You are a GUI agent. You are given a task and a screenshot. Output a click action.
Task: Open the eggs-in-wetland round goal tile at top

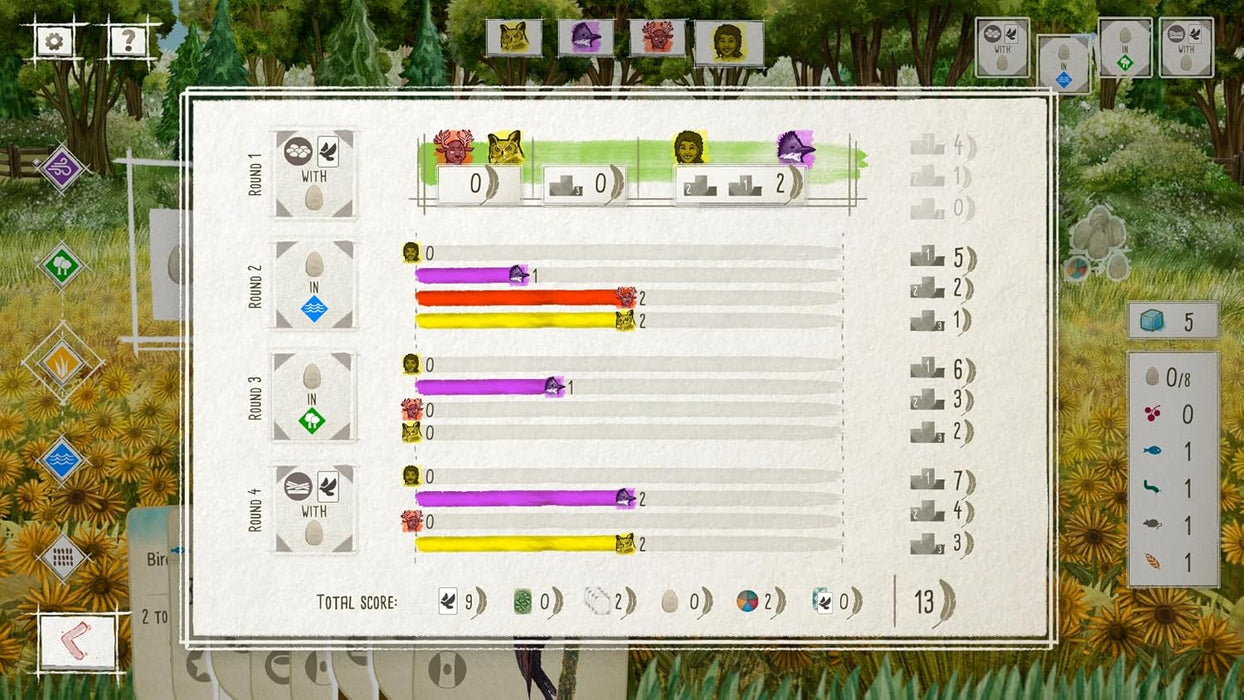pos(1063,63)
